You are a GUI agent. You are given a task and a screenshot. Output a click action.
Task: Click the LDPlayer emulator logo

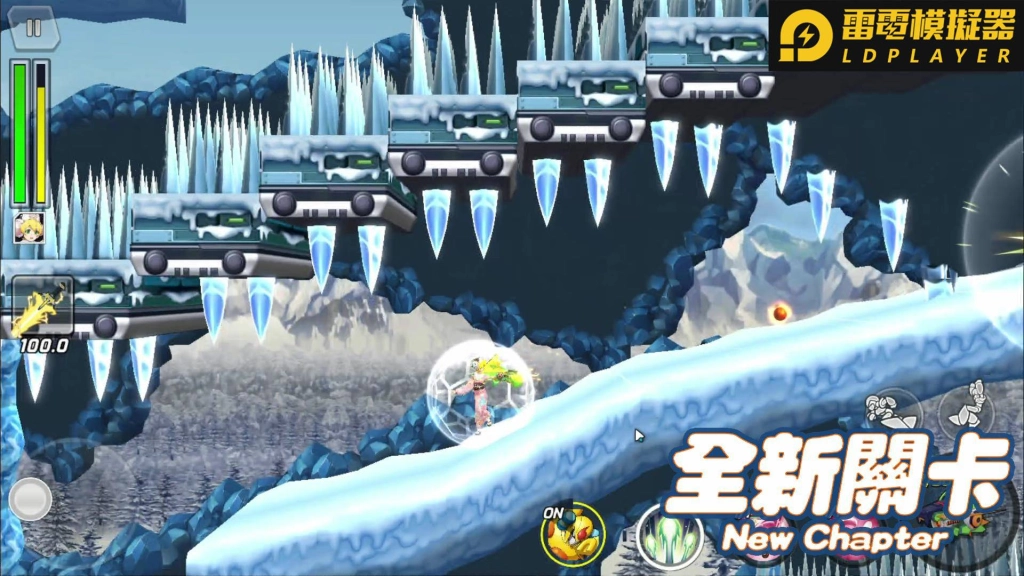point(896,35)
